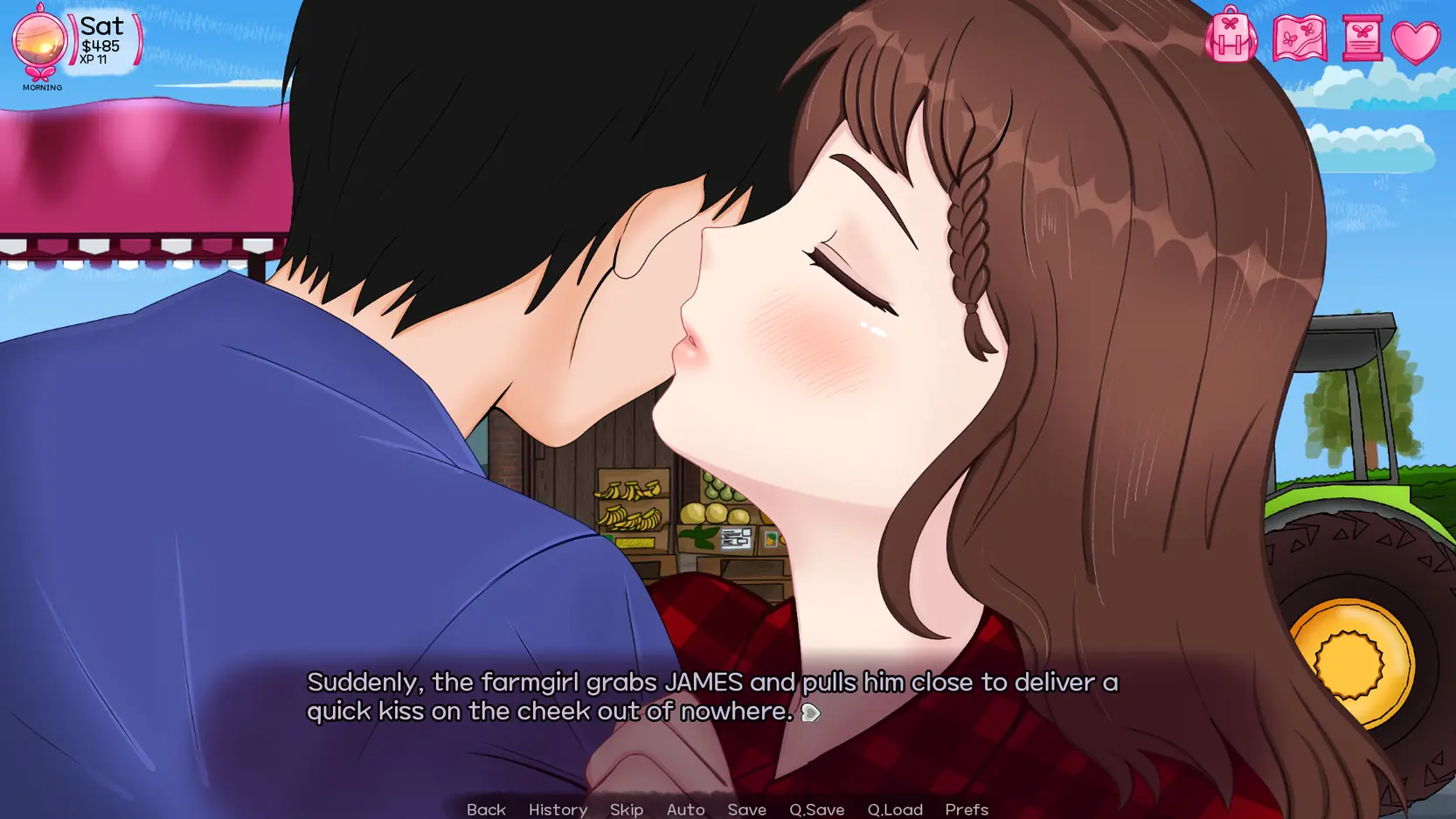This screenshot has height=819, width=1456.
Task: Open the dialogue History log
Action: point(558,809)
